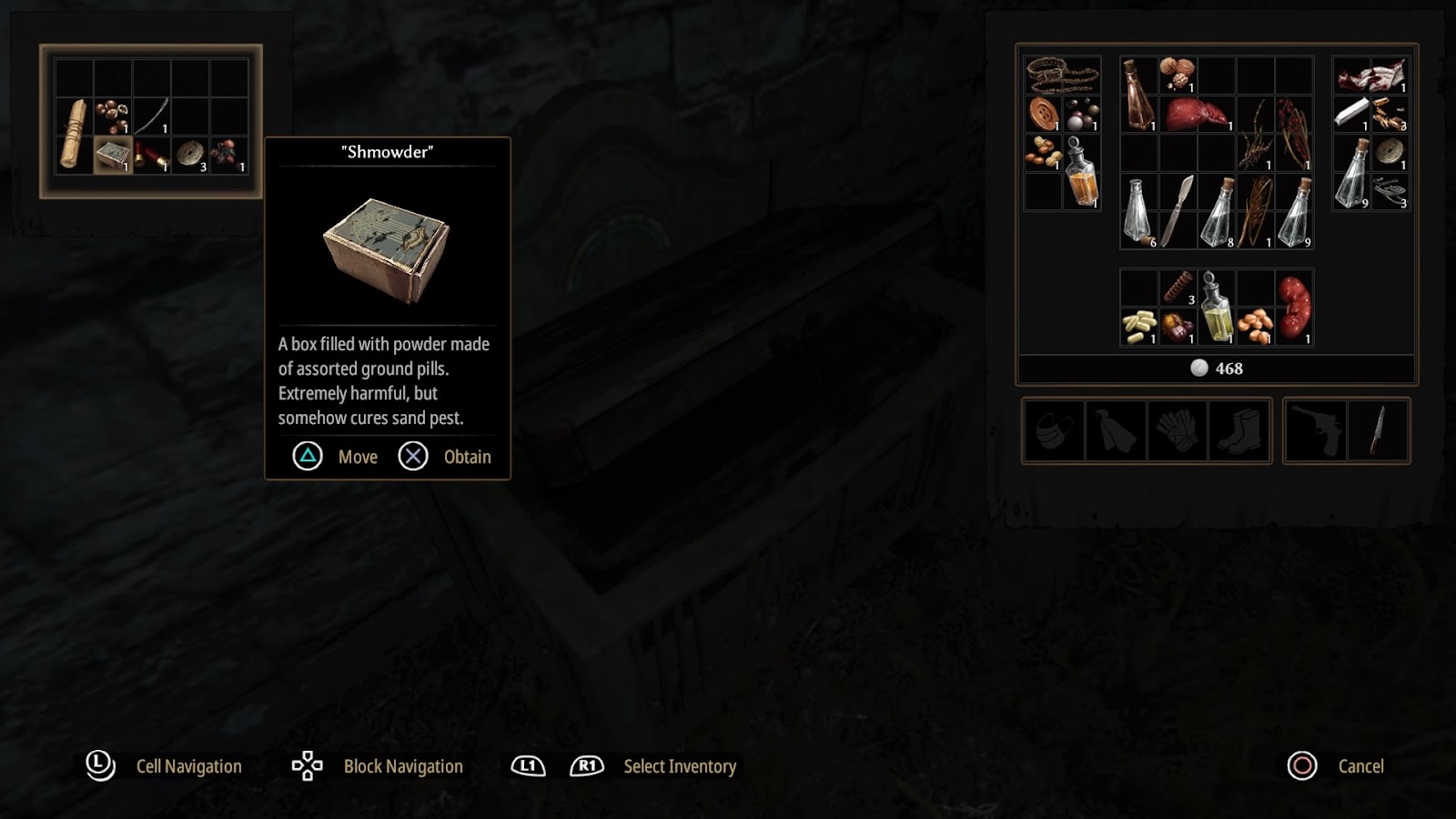Viewport: 1456px width, 819px height.
Task: Select the empty boots equipment slot
Action: (x=1239, y=430)
